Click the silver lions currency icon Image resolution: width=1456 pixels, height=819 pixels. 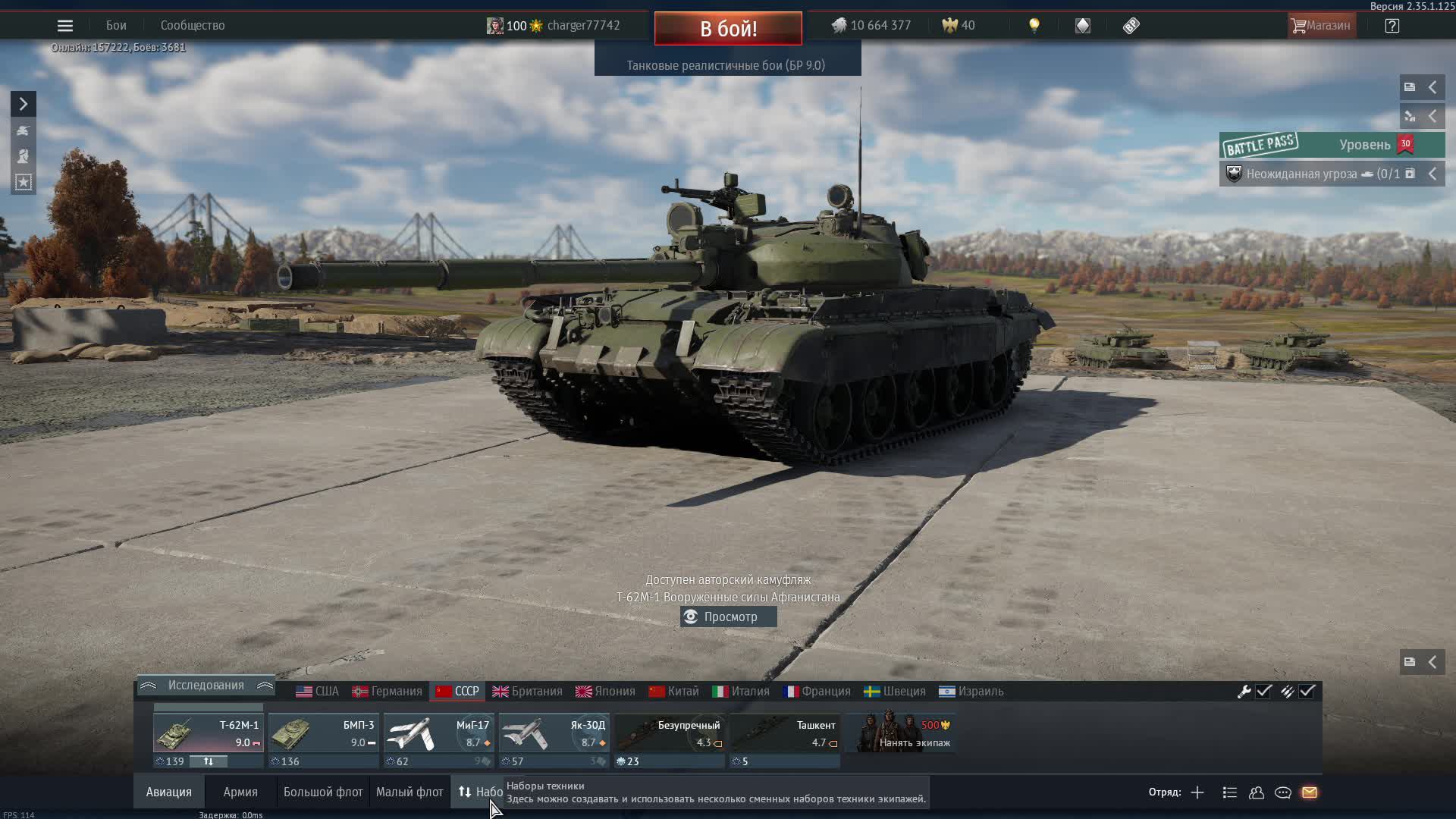(839, 25)
